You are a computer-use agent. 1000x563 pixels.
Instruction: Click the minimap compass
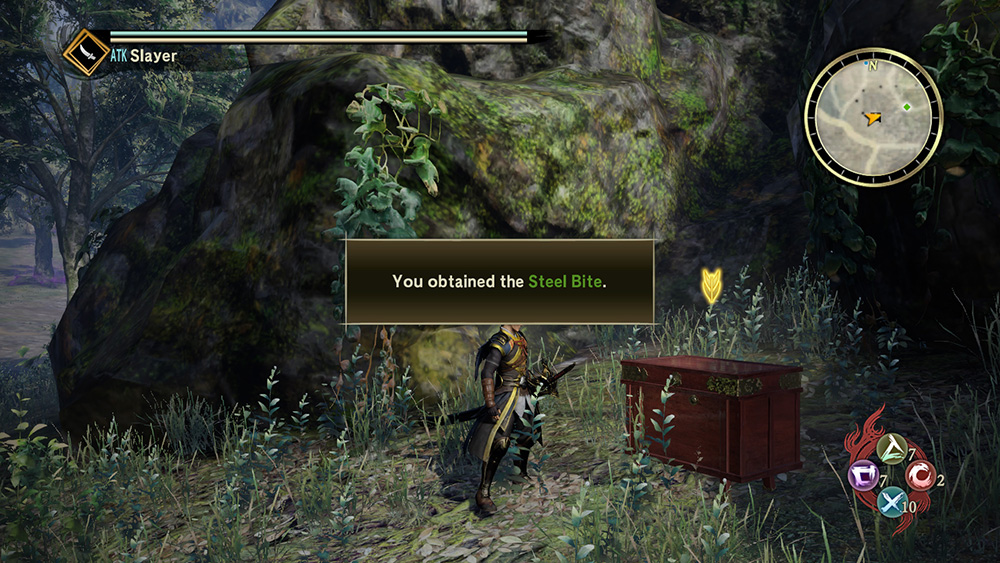(873, 117)
